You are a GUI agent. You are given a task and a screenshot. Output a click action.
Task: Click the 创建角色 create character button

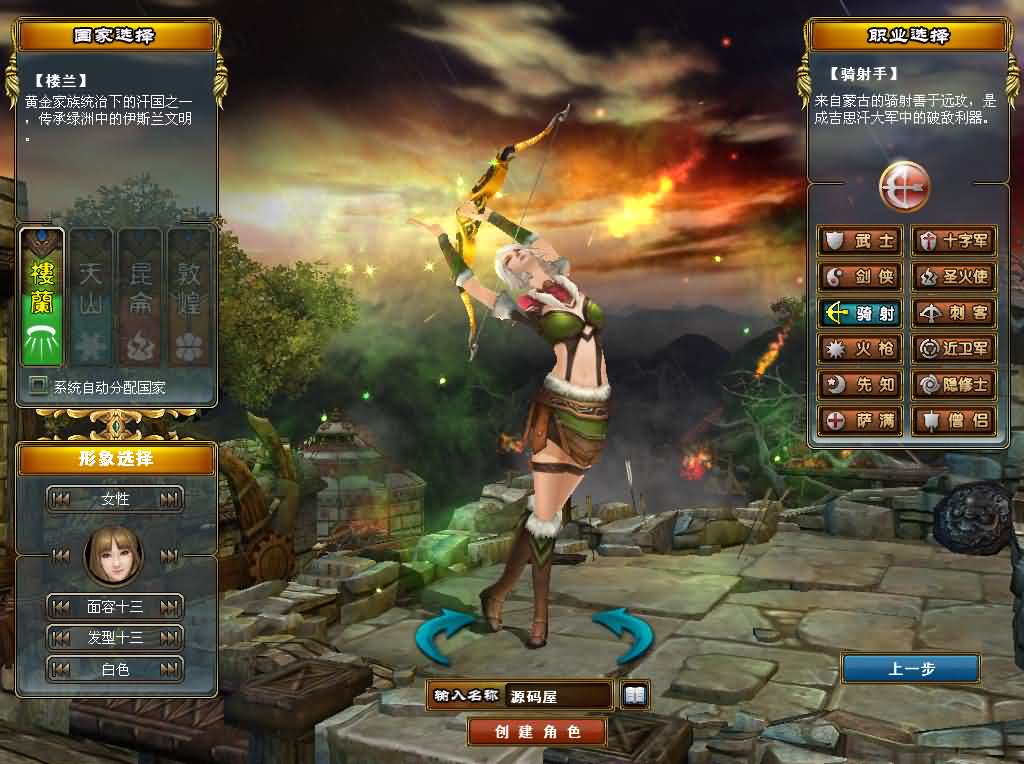click(537, 731)
